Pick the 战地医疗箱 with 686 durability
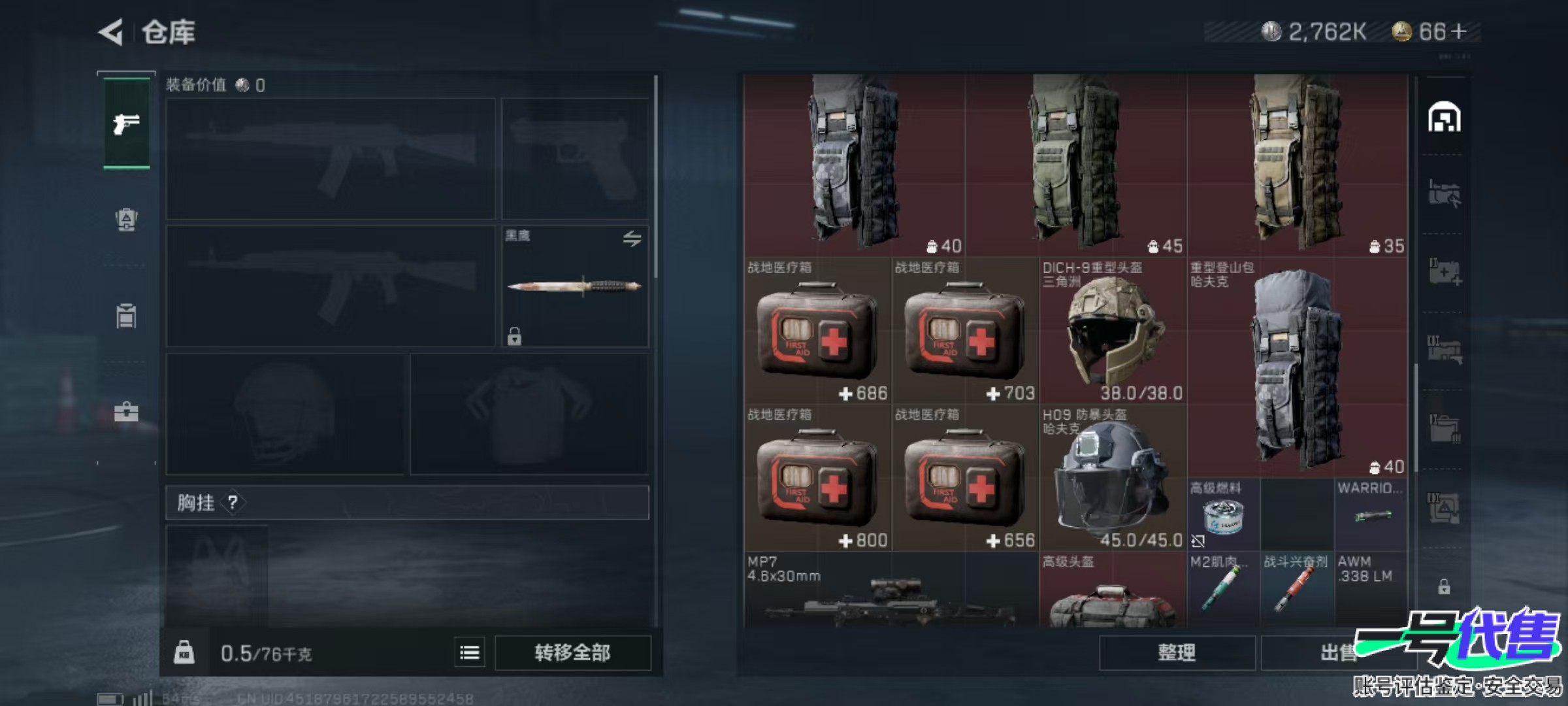The width and height of the screenshot is (1568, 706). point(817,330)
